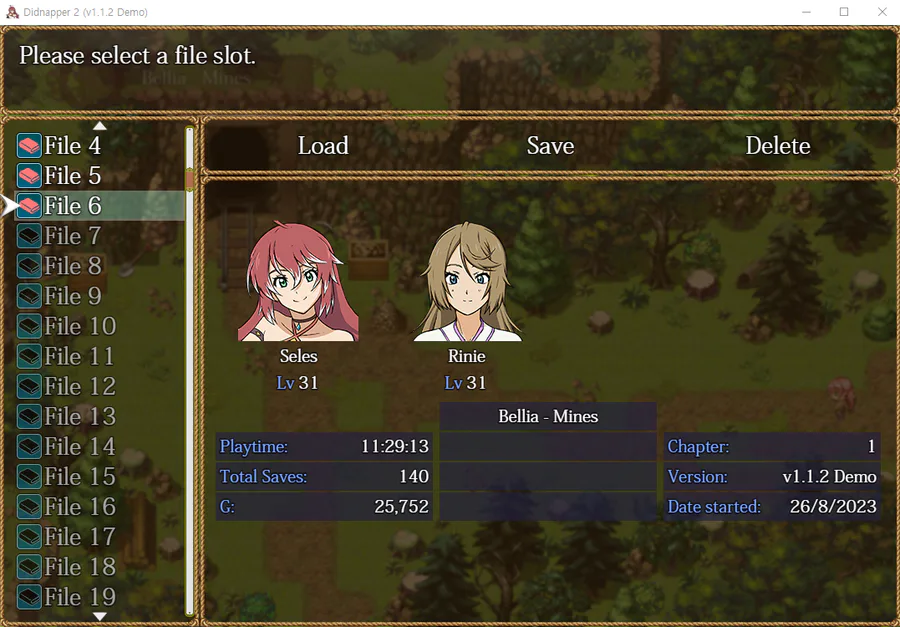Pick the File 5 save slot
The image size is (900, 627).
click(72, 176)
